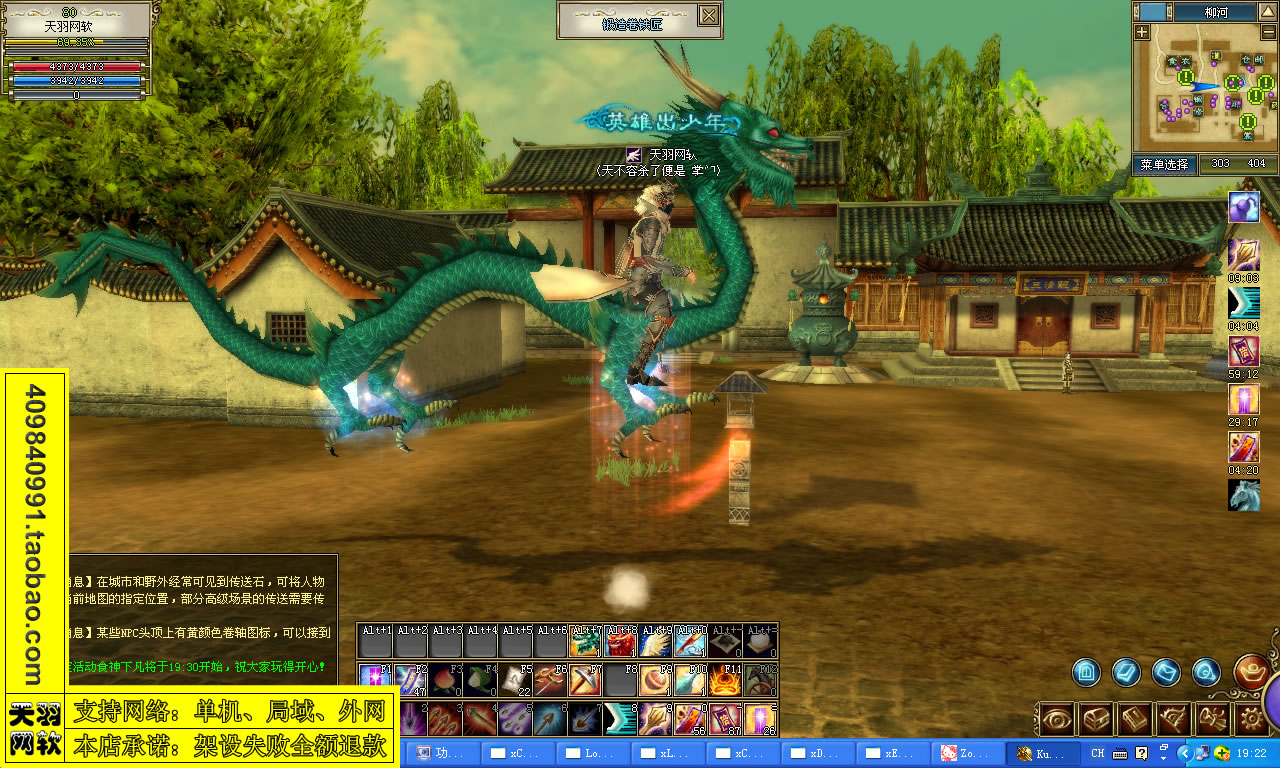The width and height of the screenshot is (1280, 768).
Task: Open the 菜单选择 menu button
Action: (x=1163, y=164)
